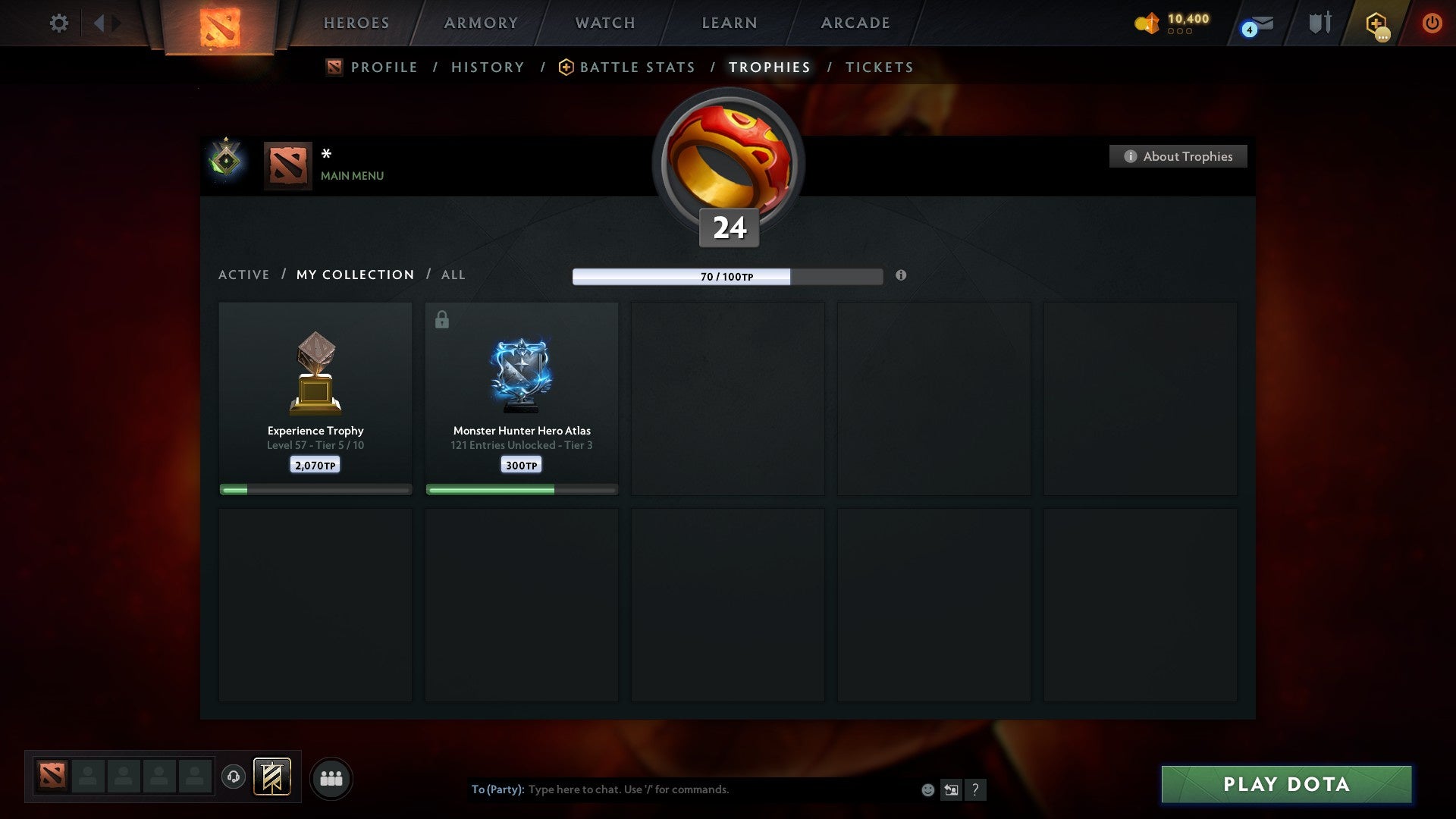Viewport: 1456px width, 819px height.
Task: Click the 70/100 TP progress bar
Action: pyautogui.click(x=726, y=277)
